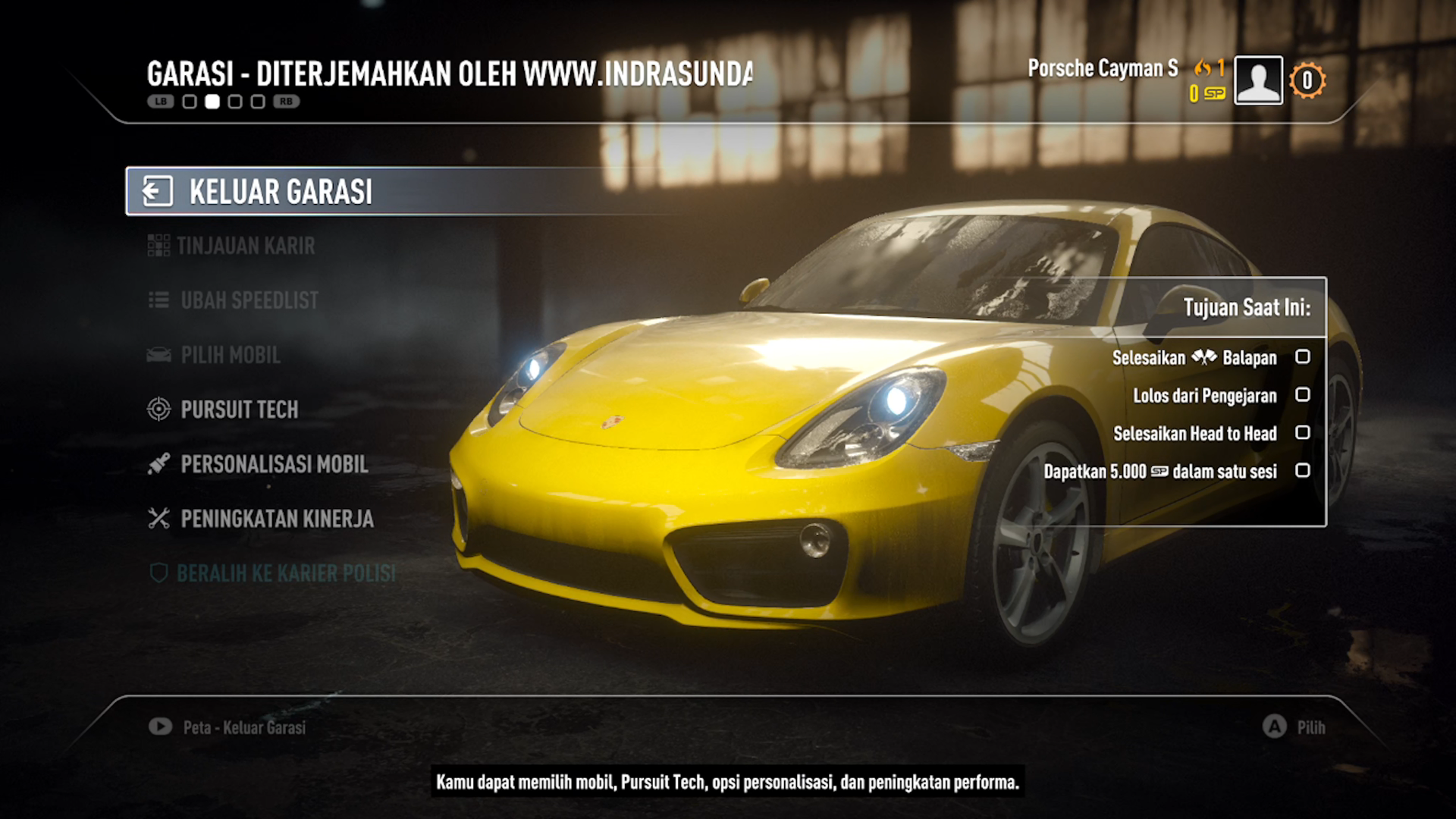The width and height of the screenshot is (1456, 819).
Task: Open the Pursuit Tech menu
Action: point(239,409)
